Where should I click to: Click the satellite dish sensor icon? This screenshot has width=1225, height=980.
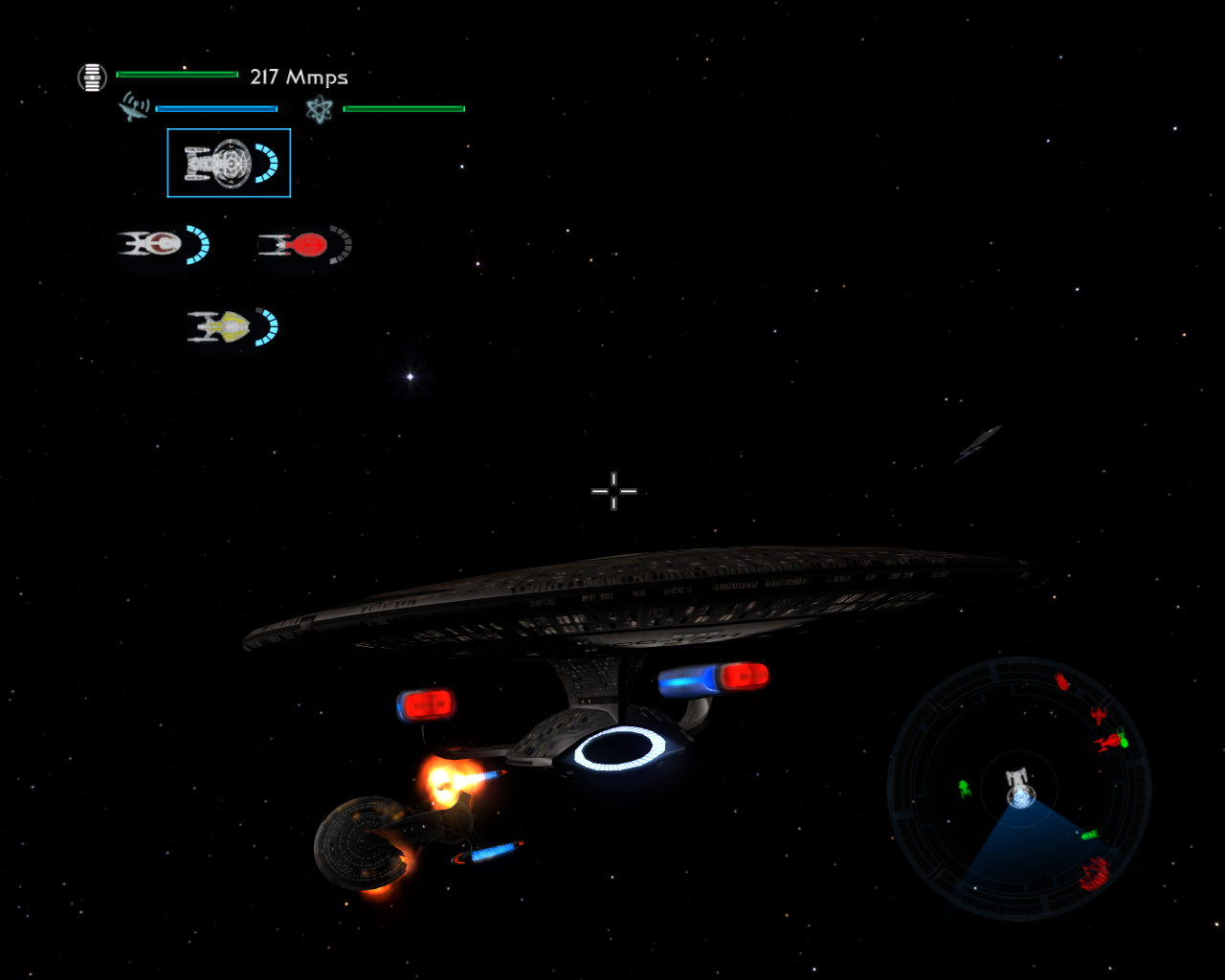134,106
